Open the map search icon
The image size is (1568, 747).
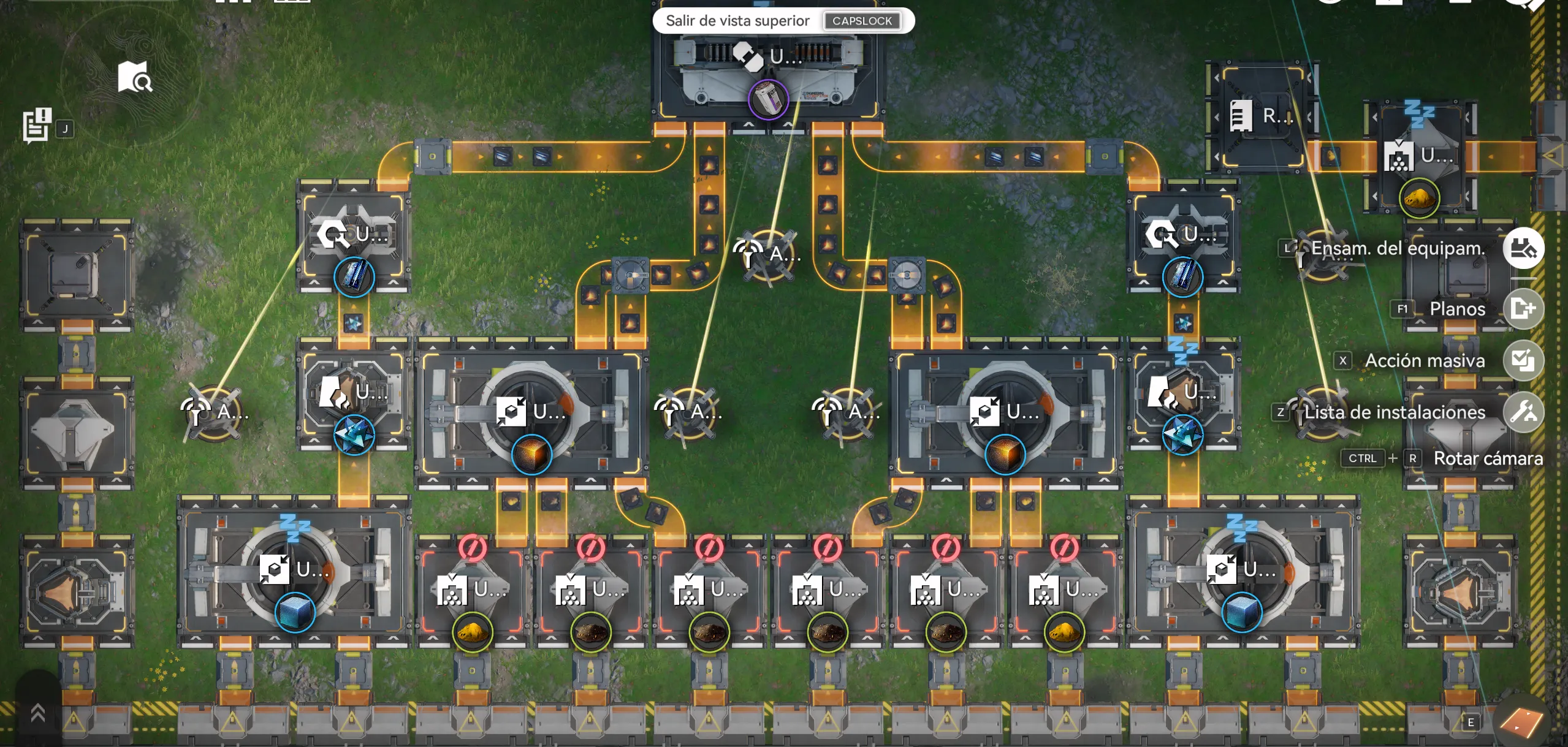[135, 77]
